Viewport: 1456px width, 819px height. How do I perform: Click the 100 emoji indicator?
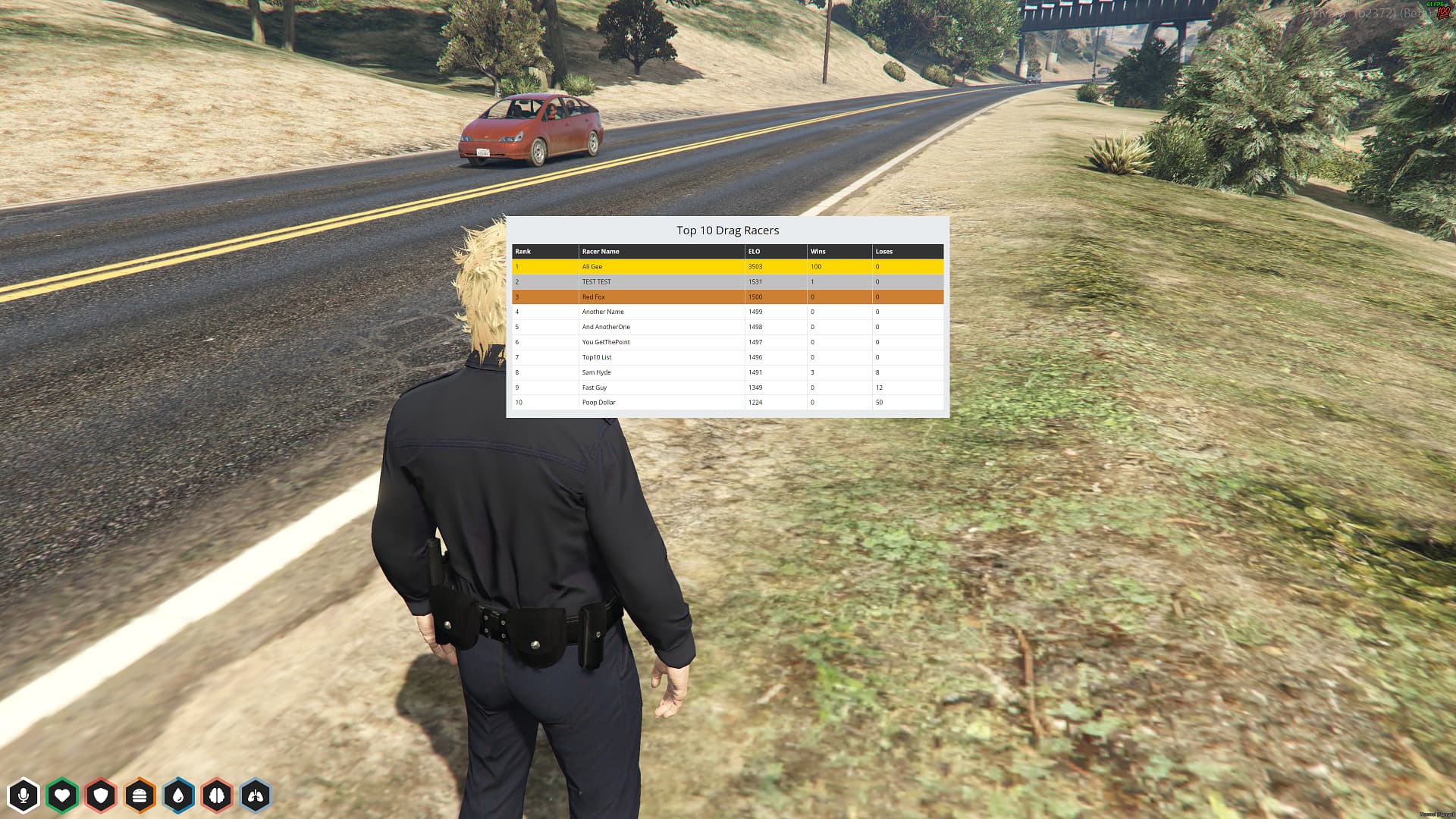(1445, 14)
